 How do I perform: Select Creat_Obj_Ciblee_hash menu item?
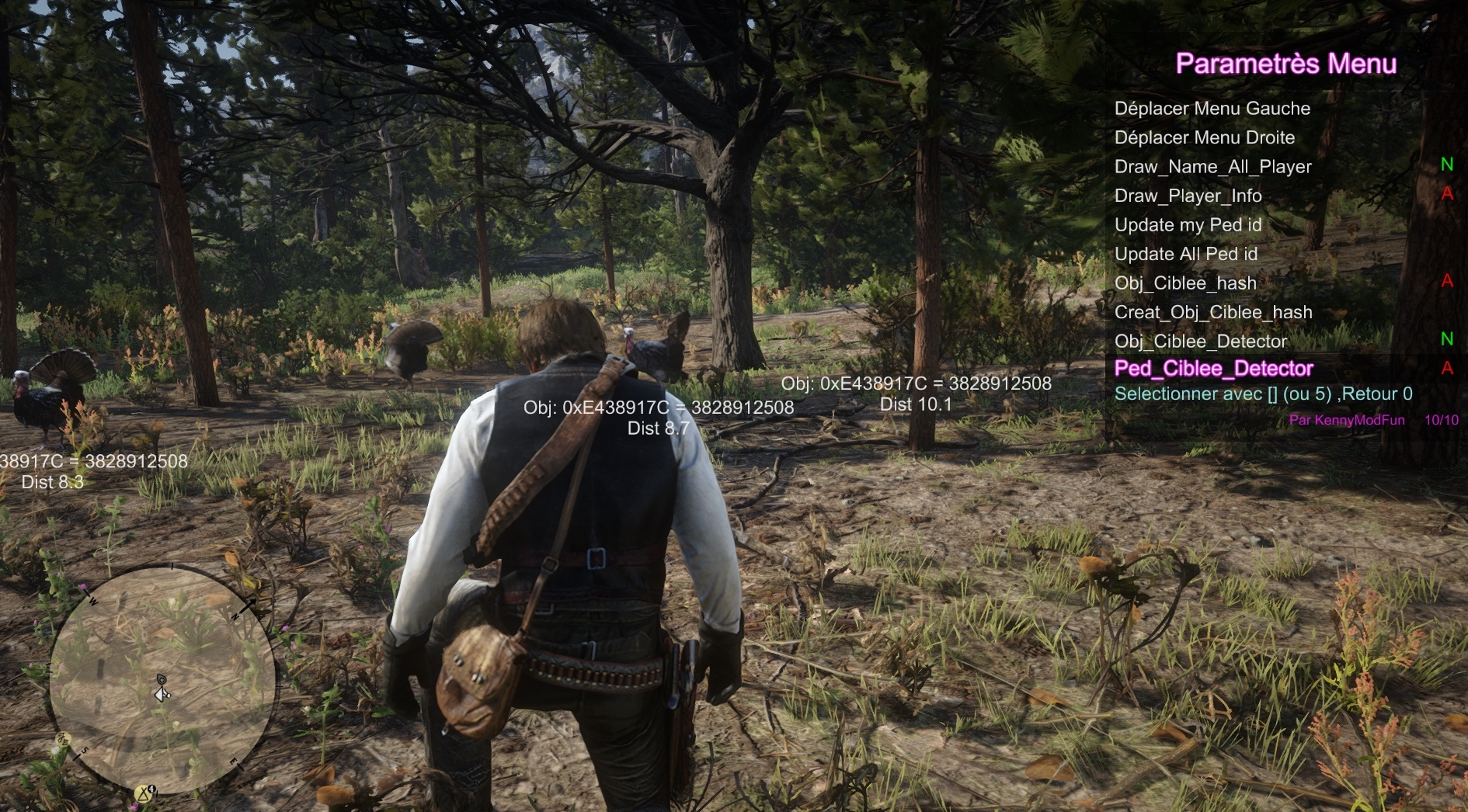1212,313
